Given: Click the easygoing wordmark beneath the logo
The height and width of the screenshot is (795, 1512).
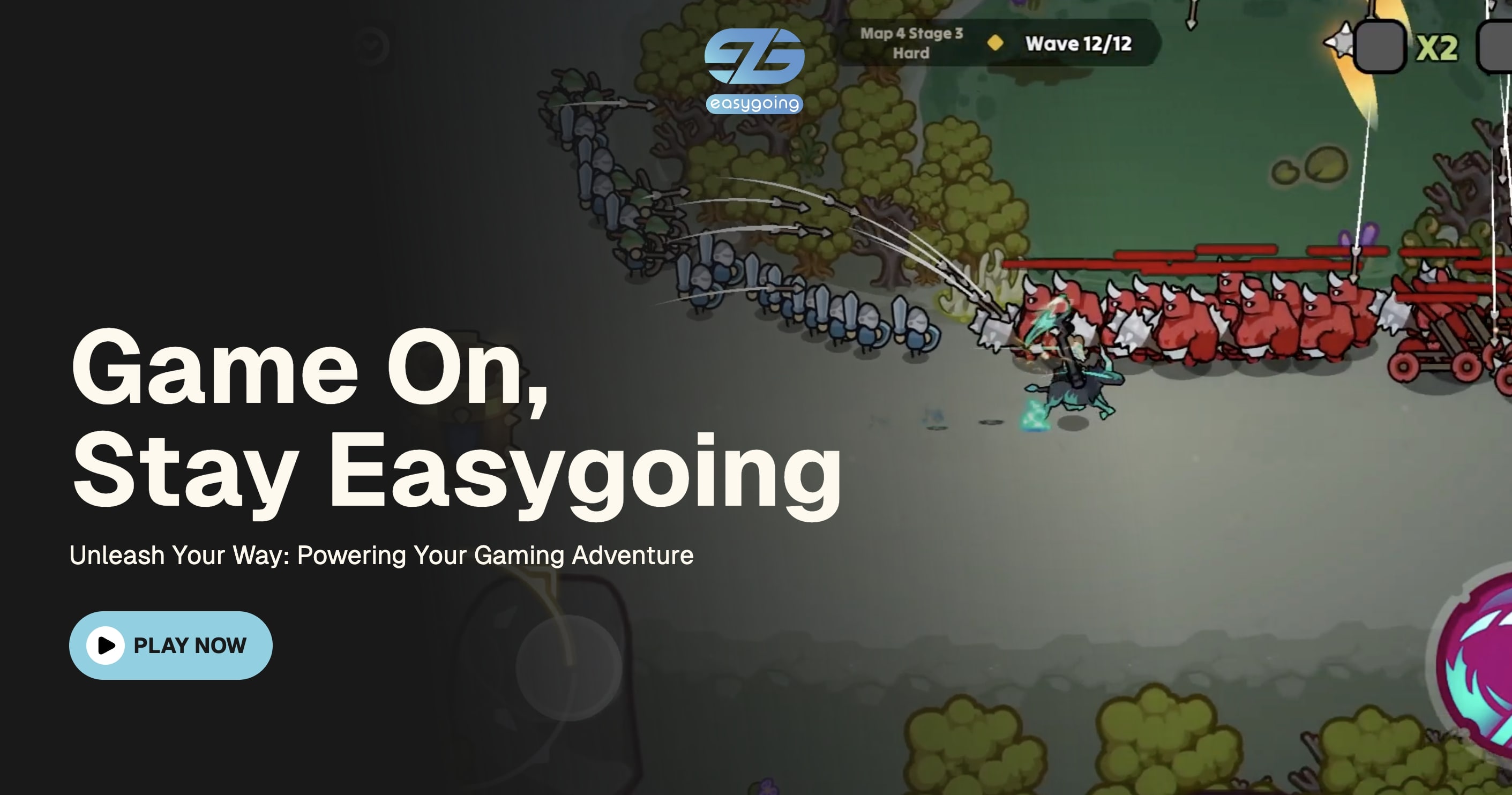Looking at the screenshot, I should pyautogui.click(x=754, y=104).
